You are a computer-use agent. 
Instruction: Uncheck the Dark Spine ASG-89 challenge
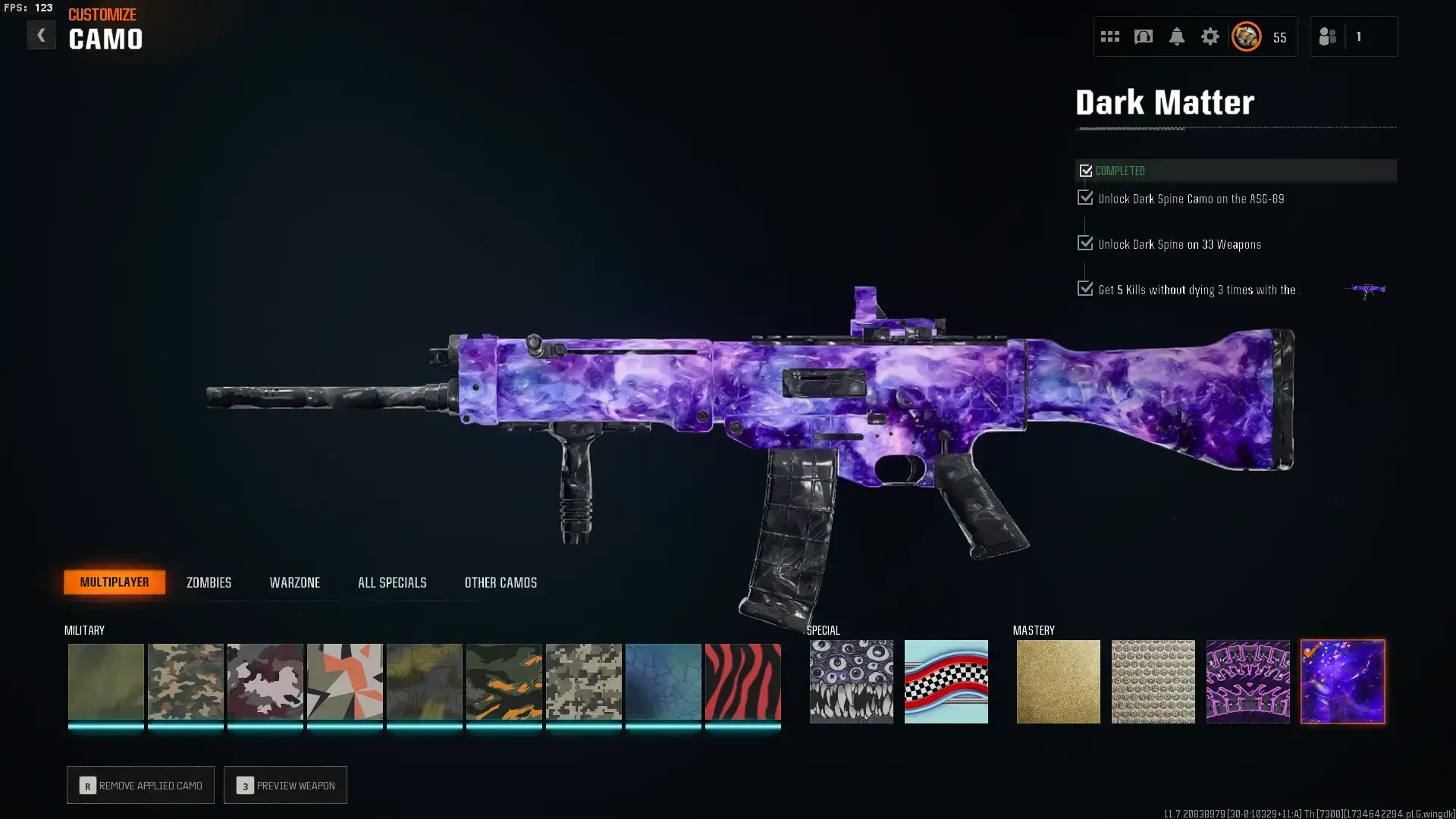1084,198
